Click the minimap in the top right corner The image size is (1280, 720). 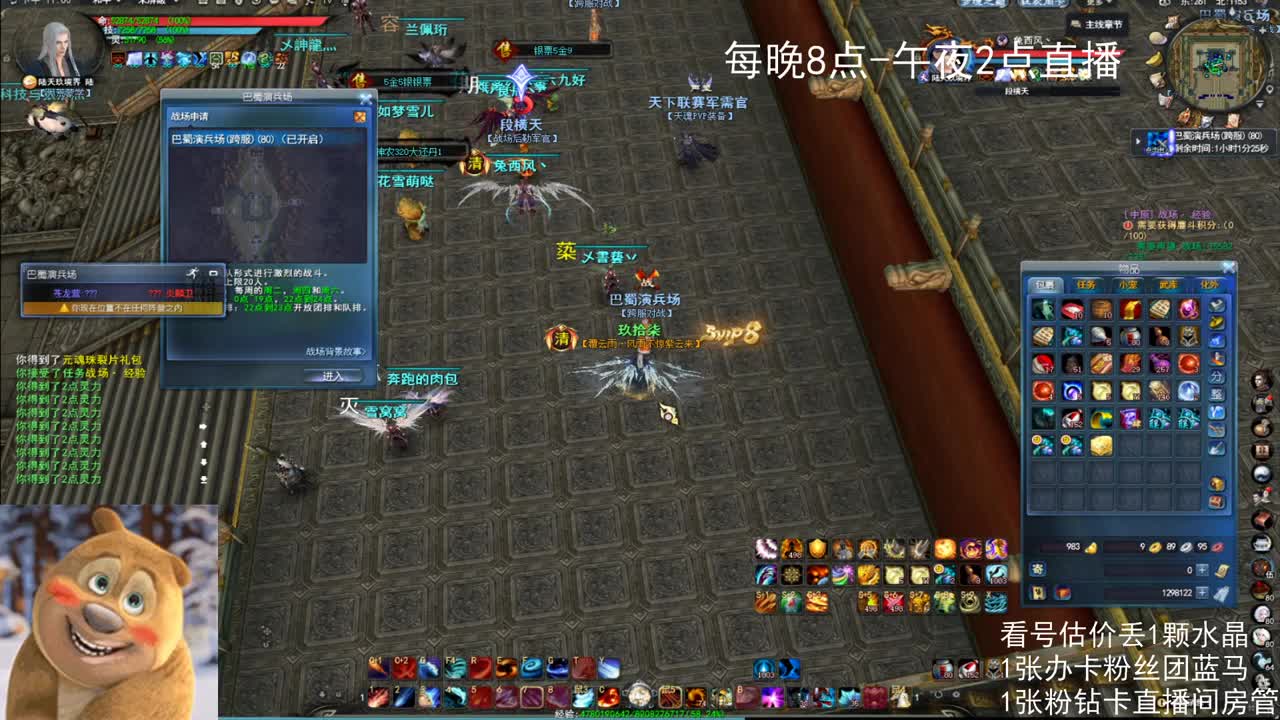pyautogui.click(x=1215, y=65)
